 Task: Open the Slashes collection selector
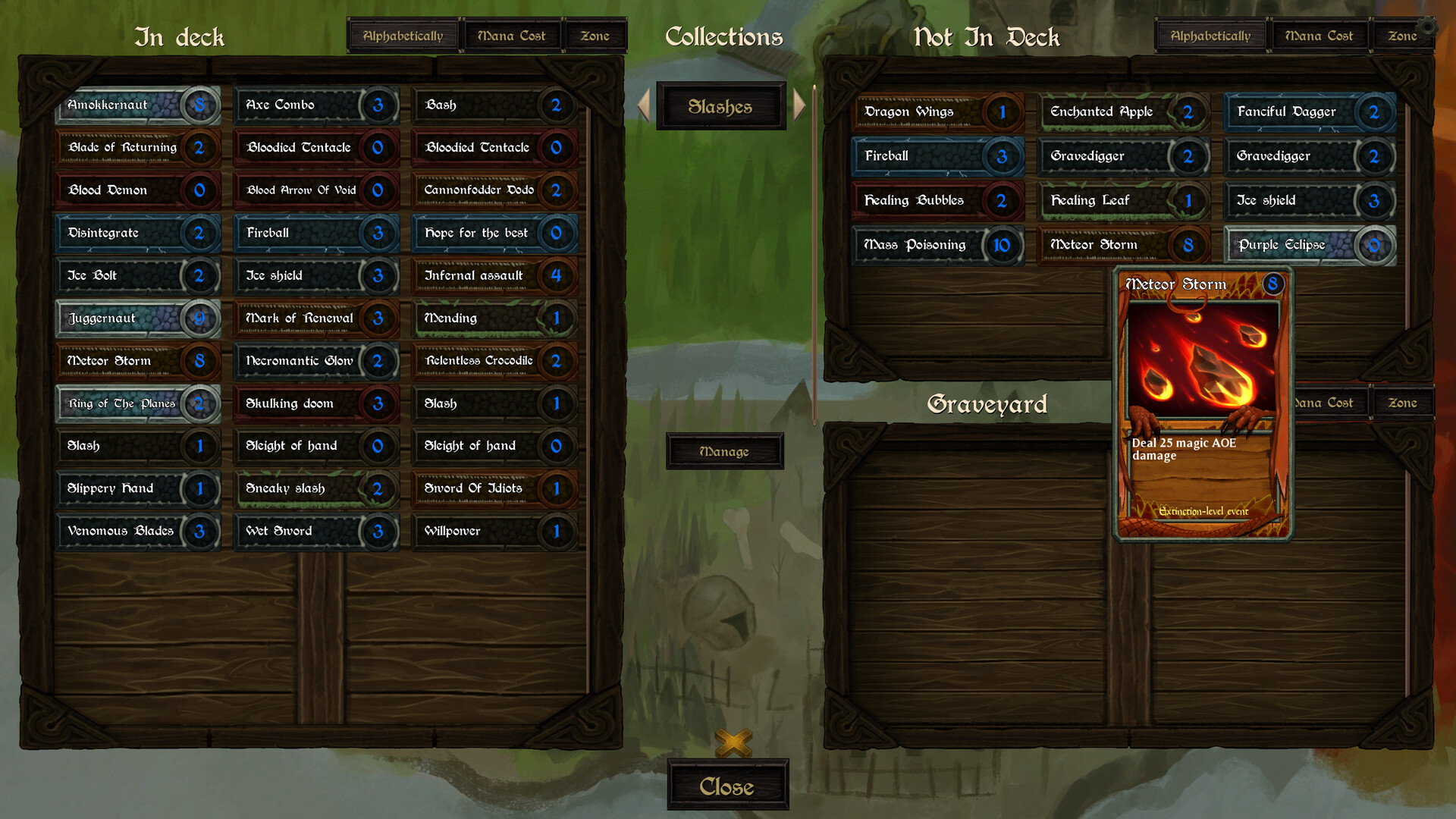pos(721,106)
